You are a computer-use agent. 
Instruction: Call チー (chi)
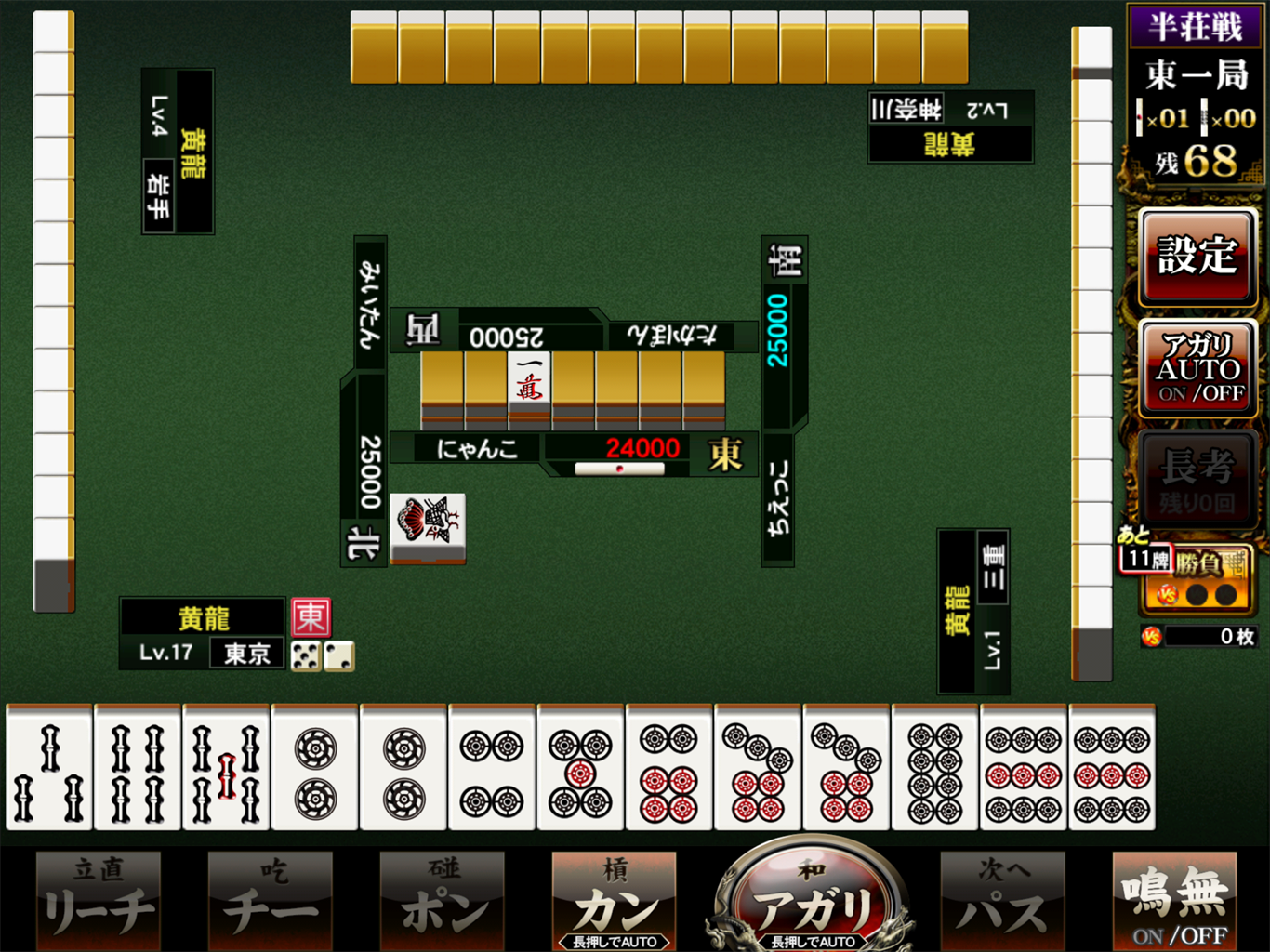click(x=270, y=899)
